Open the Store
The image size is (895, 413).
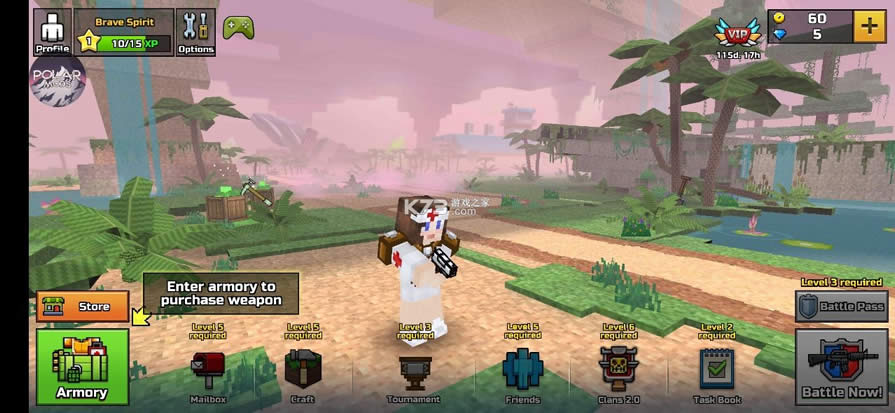[83, 307]
